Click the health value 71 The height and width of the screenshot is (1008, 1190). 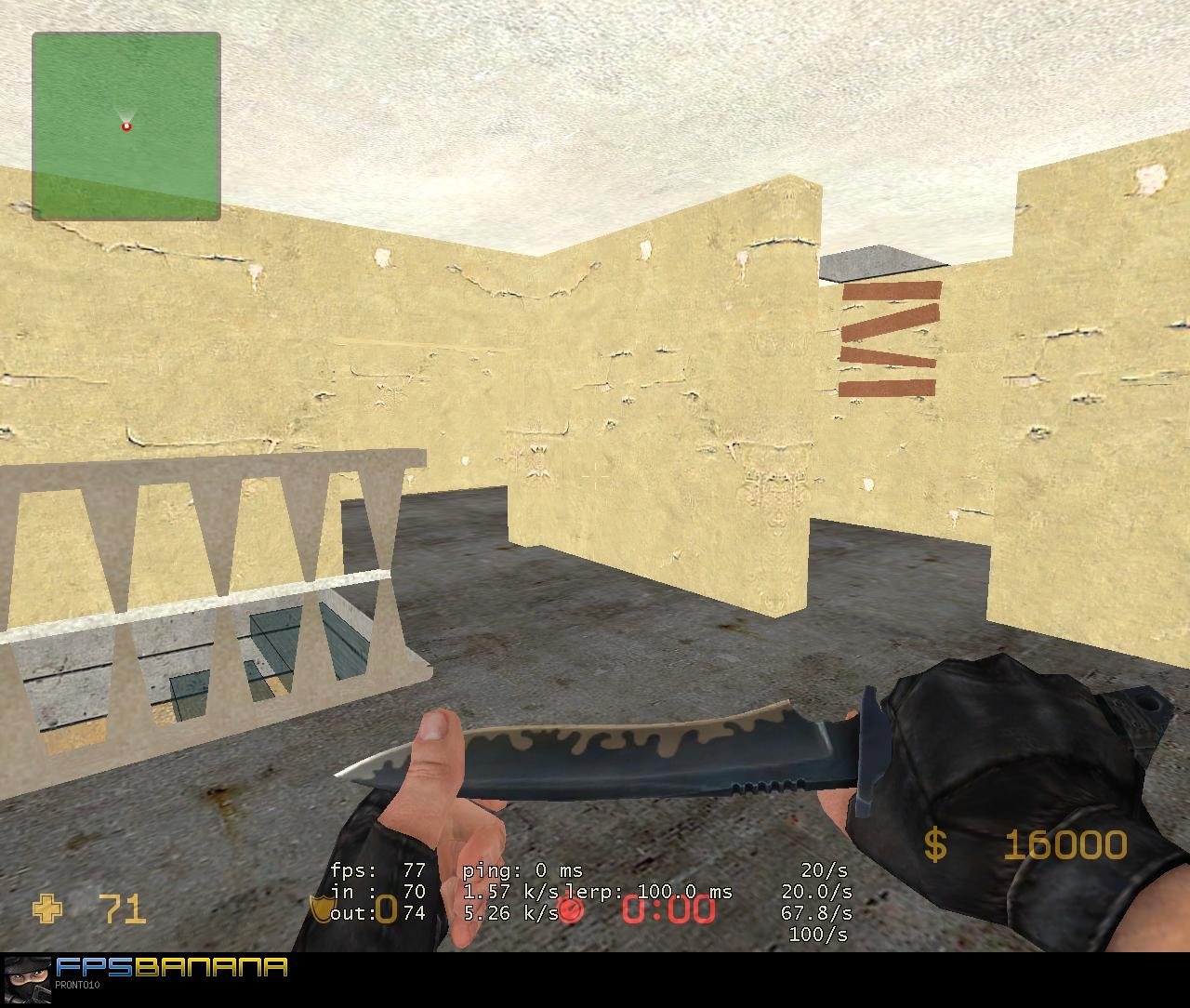point(124,909)
